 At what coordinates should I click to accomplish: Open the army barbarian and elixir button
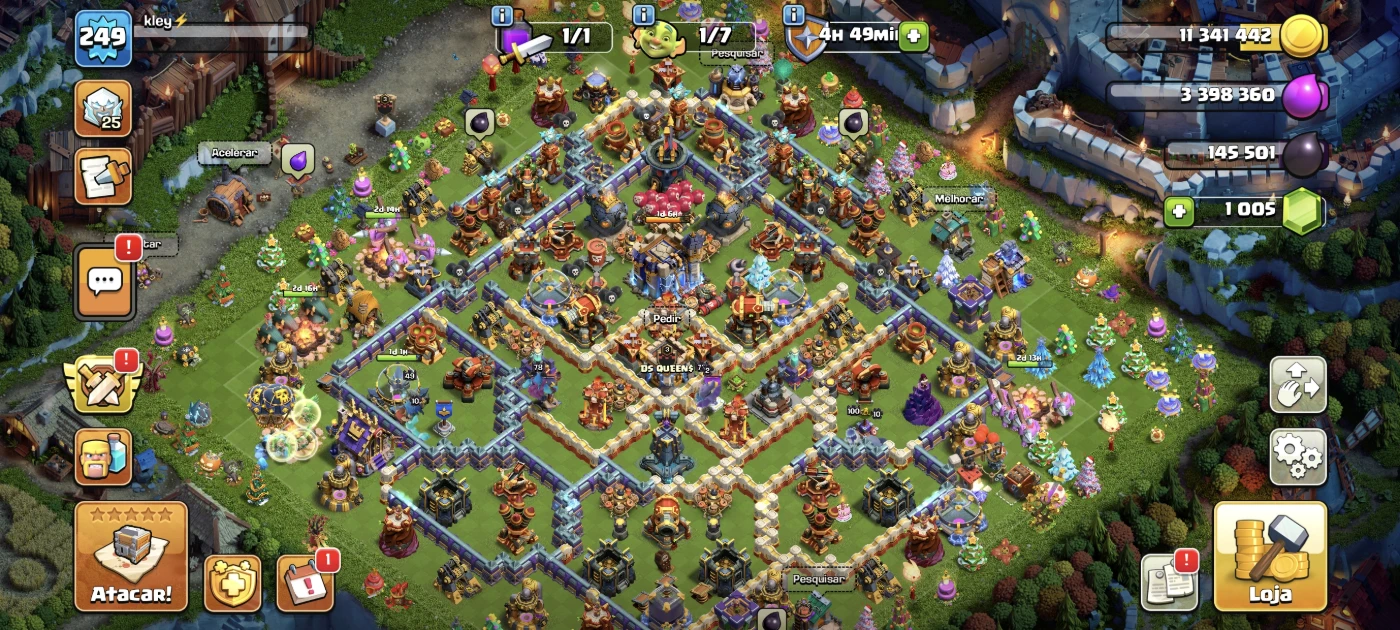[x=103, y=457]
